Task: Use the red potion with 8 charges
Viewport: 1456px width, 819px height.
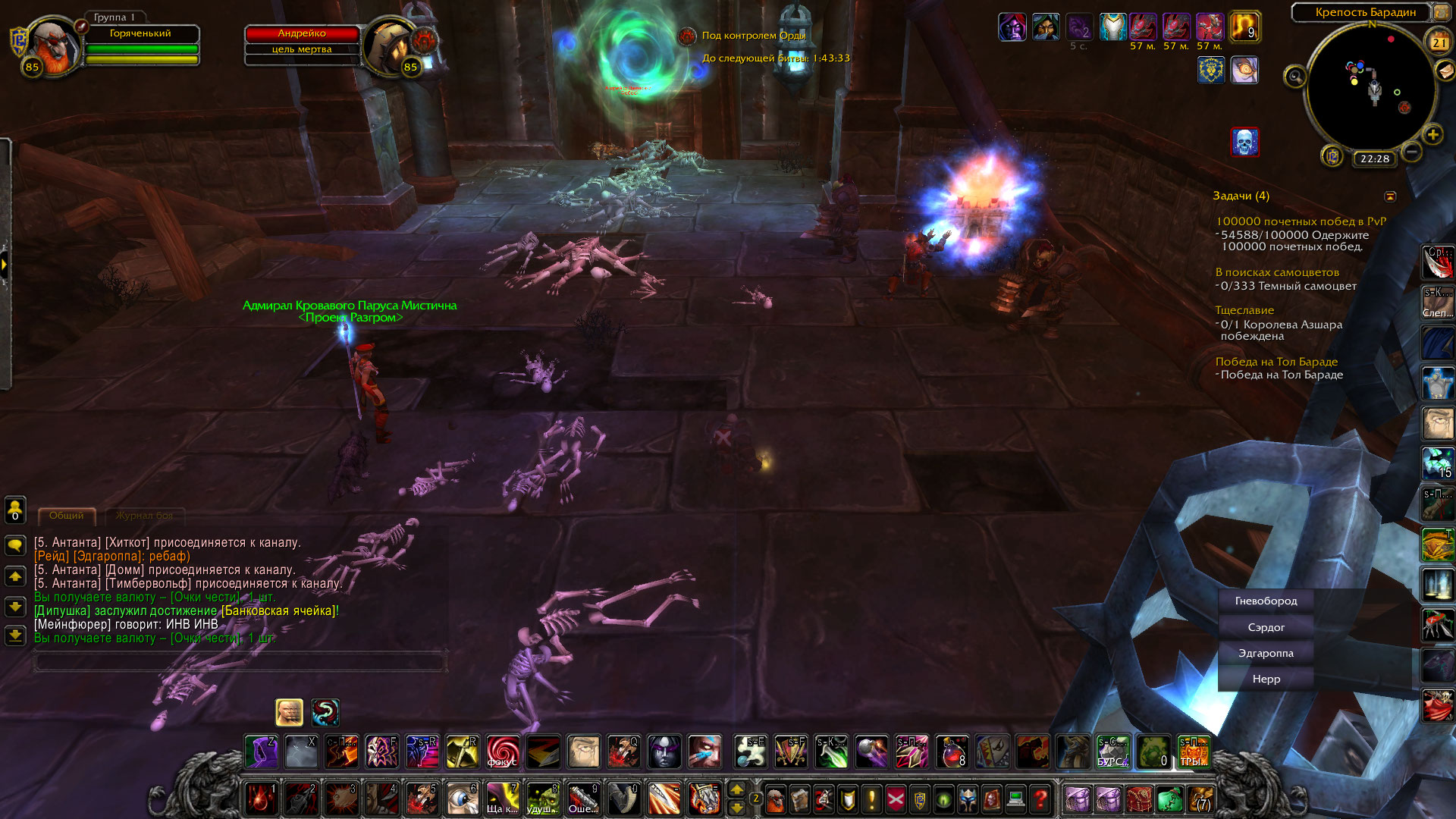Action: pyautogui.click(x=952, y=752)
